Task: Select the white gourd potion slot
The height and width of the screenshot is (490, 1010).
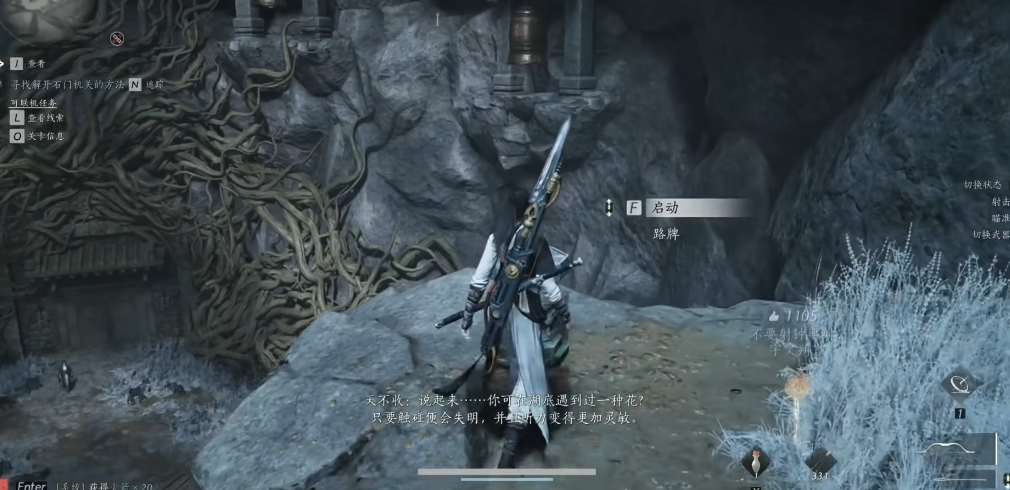Action: [x=755, y=461]
